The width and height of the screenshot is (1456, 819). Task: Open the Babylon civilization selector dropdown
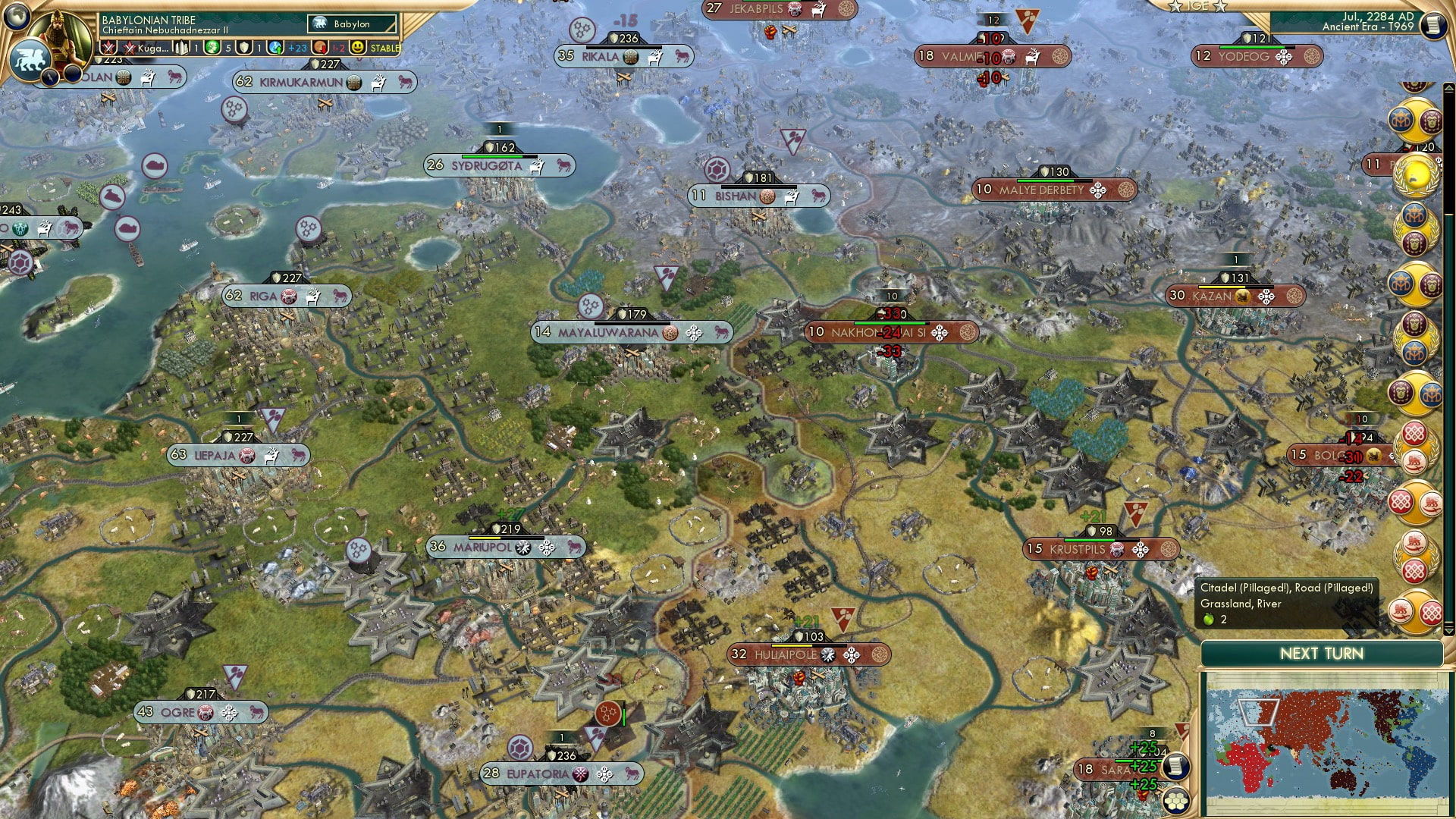pos(351,24)
